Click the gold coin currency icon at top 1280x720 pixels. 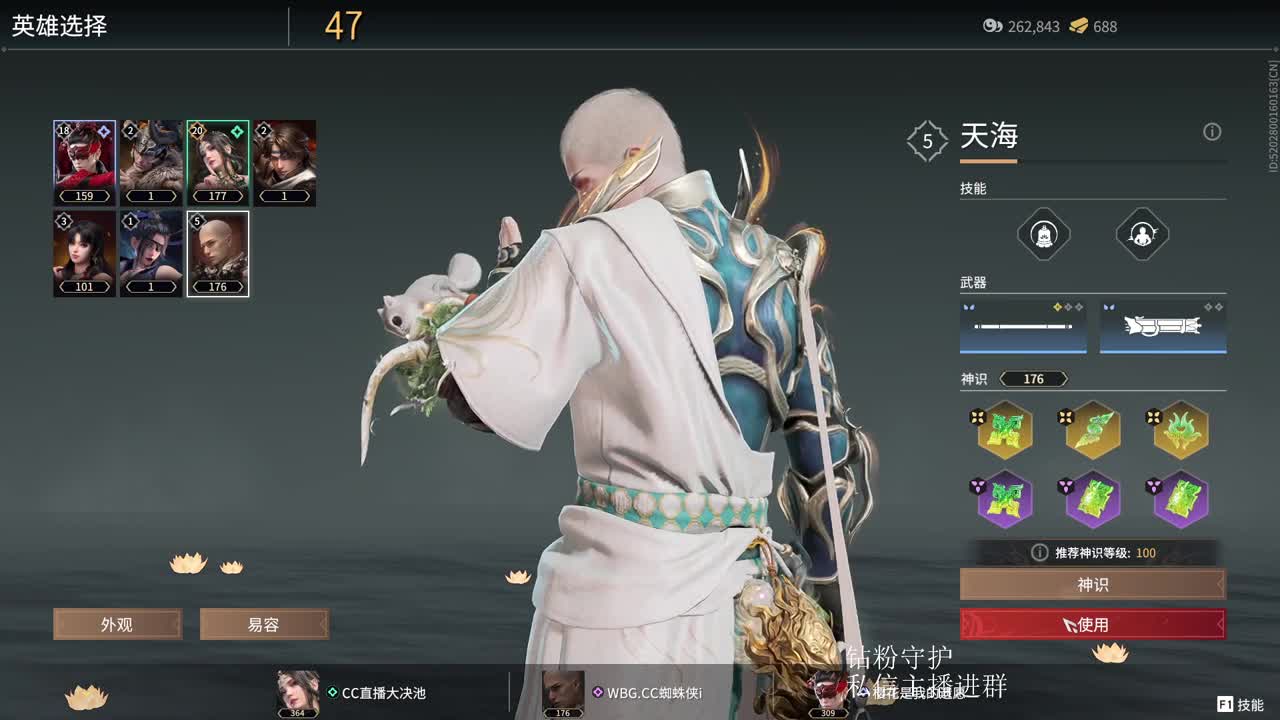click(1079, 27)
